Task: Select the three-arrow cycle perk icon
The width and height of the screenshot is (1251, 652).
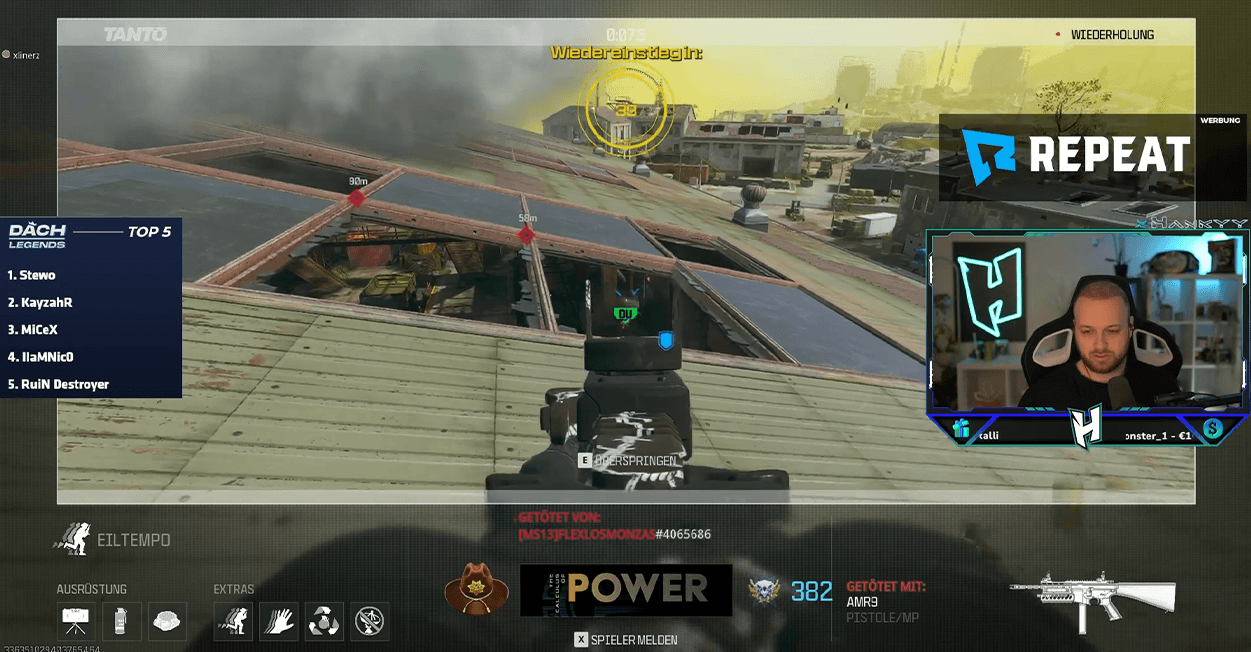Action: point(324,621)
